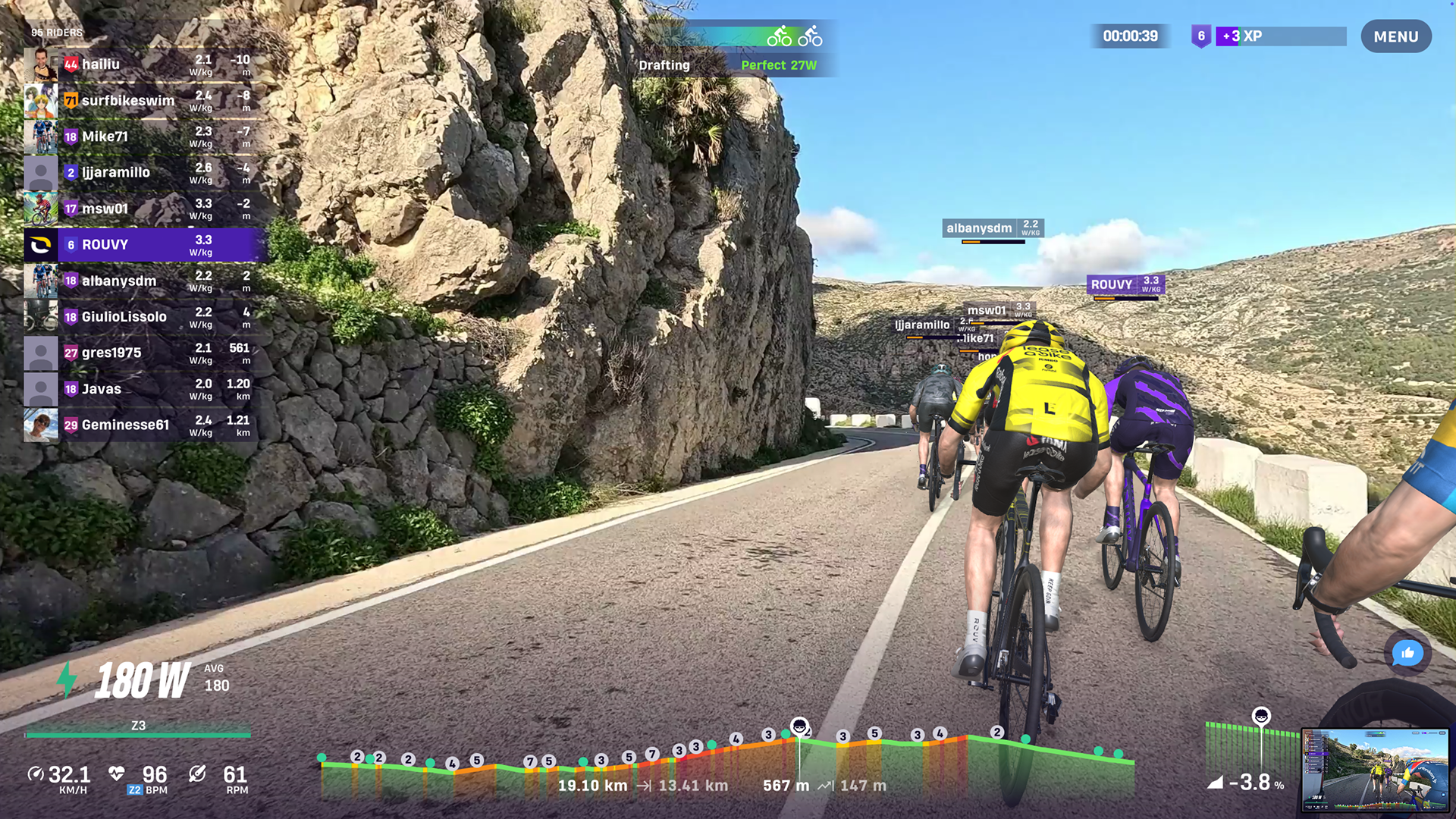Open the picture-in-picture preview thumbnail
Viewport: 1456px width, 819px height.
(1375, 770)
